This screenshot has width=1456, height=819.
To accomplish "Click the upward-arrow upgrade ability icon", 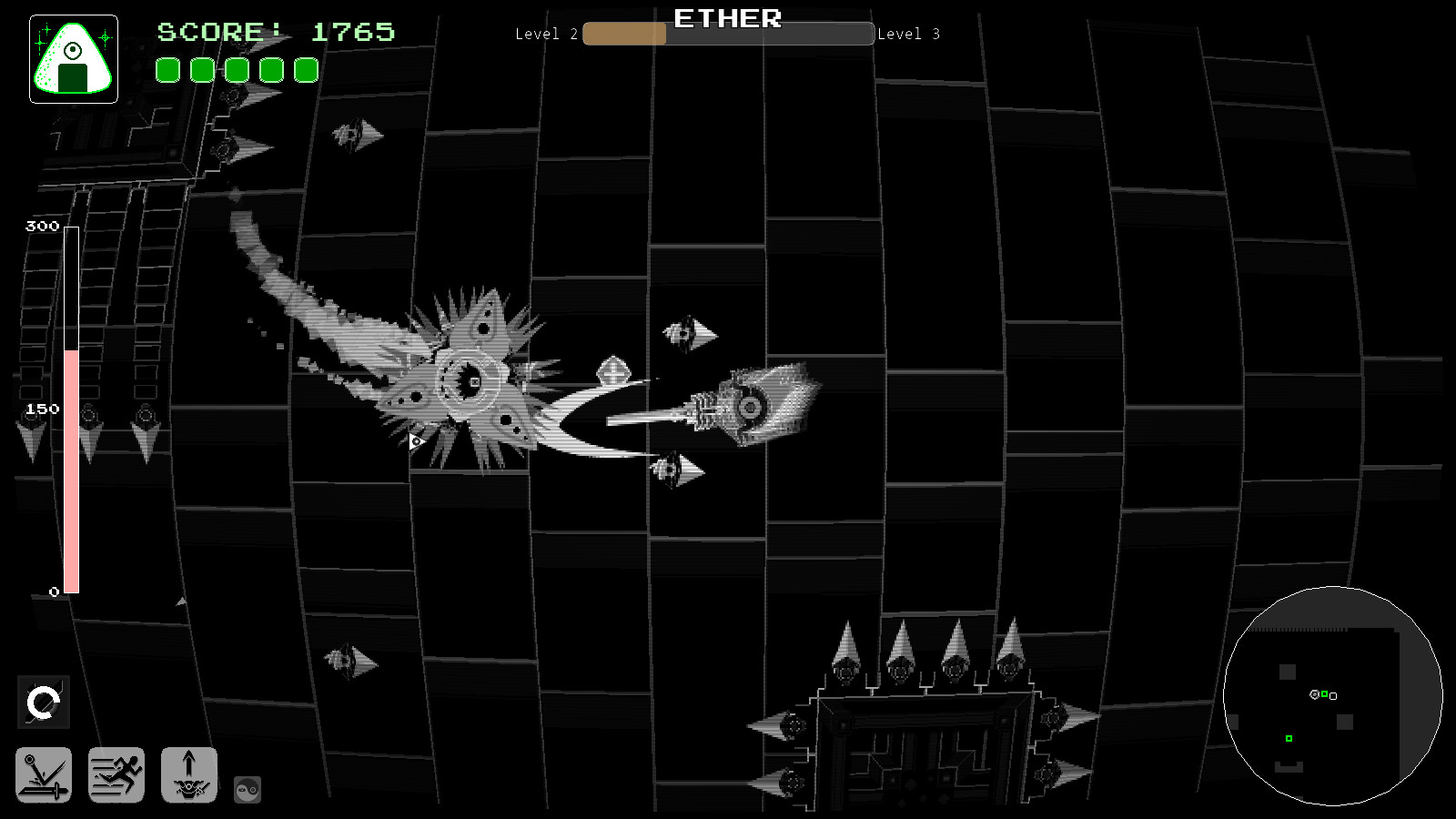I will (189, 775).
